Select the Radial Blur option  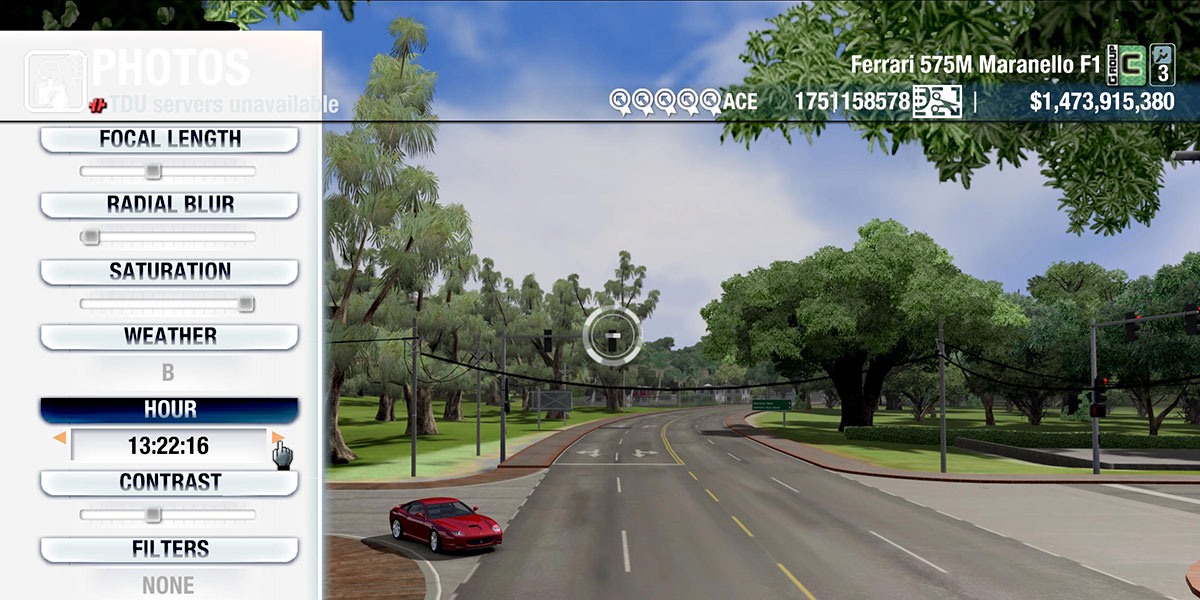pos(169,205)
